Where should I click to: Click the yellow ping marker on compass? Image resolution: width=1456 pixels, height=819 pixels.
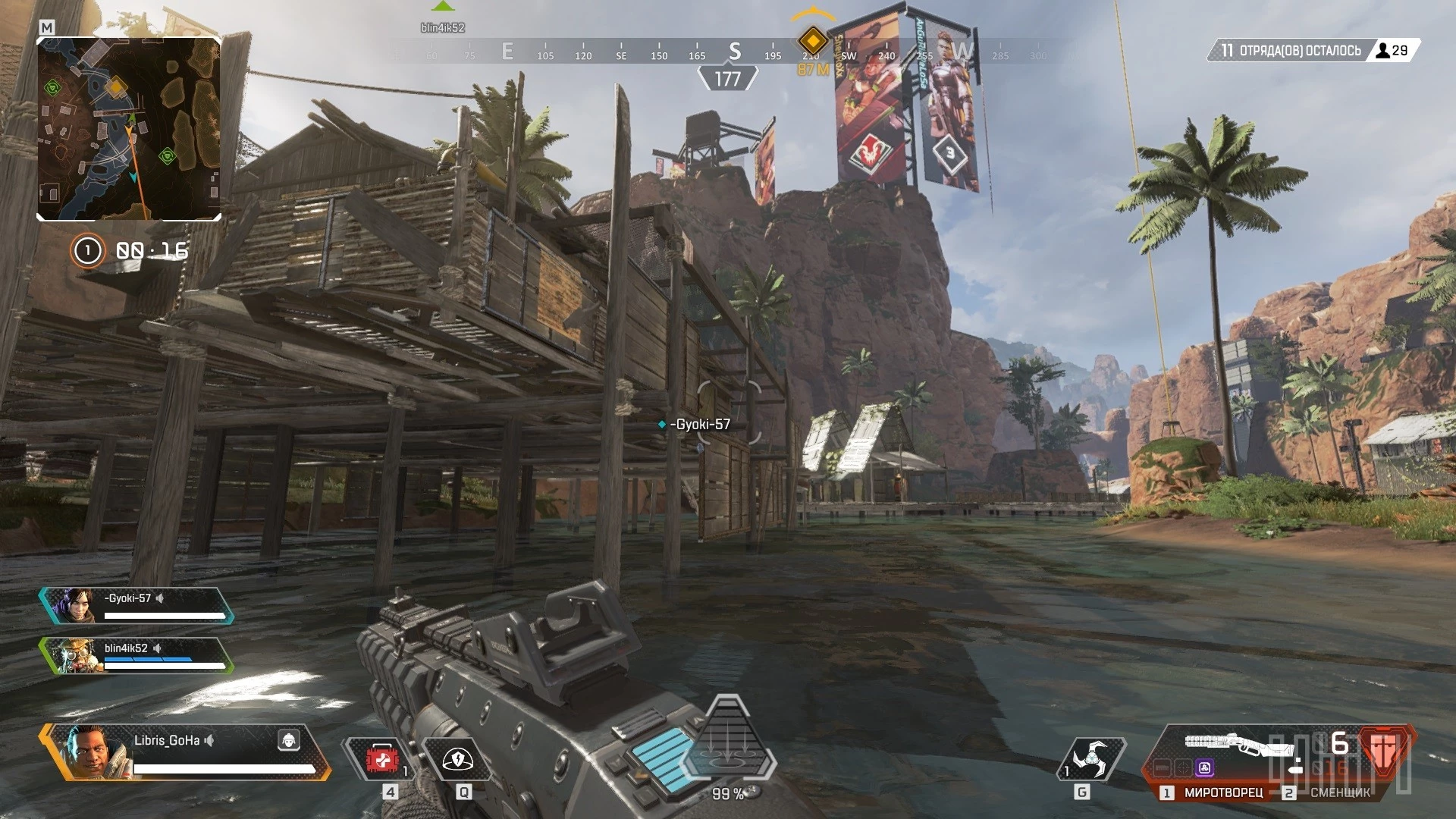click(812, 40)
